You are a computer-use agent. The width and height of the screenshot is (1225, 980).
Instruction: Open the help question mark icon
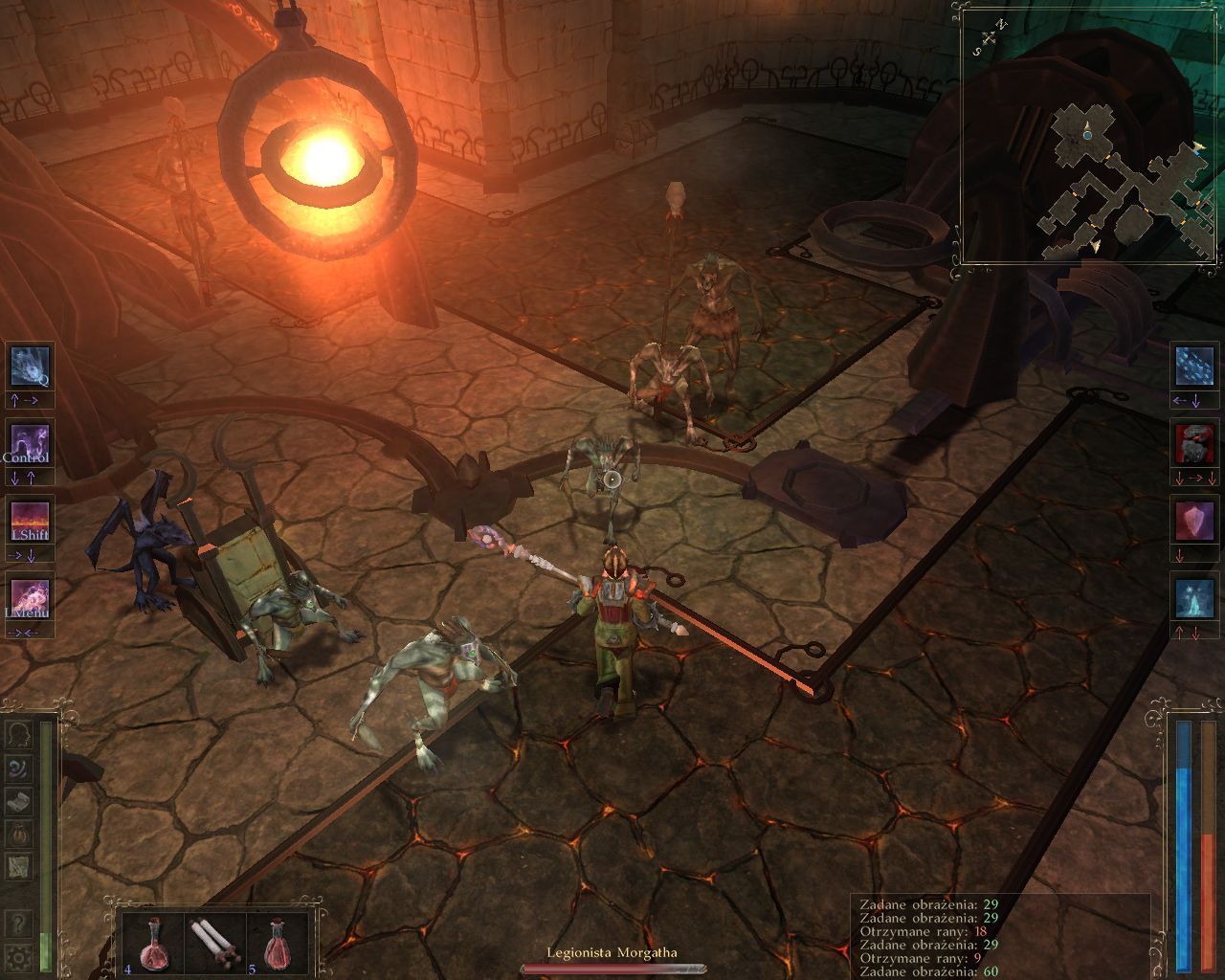[x=21, y=921]
